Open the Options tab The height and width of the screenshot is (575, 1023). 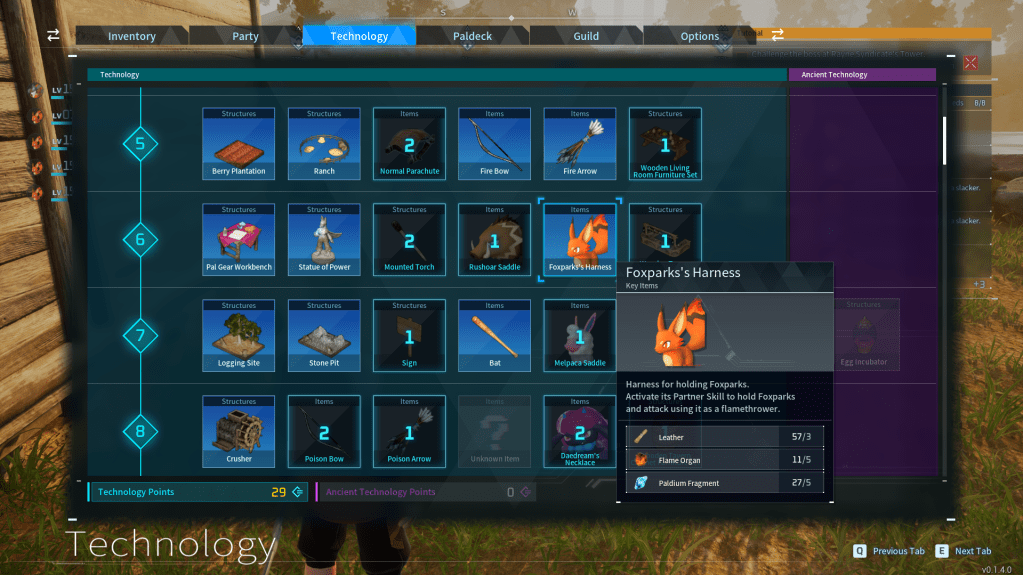point(700,36)
